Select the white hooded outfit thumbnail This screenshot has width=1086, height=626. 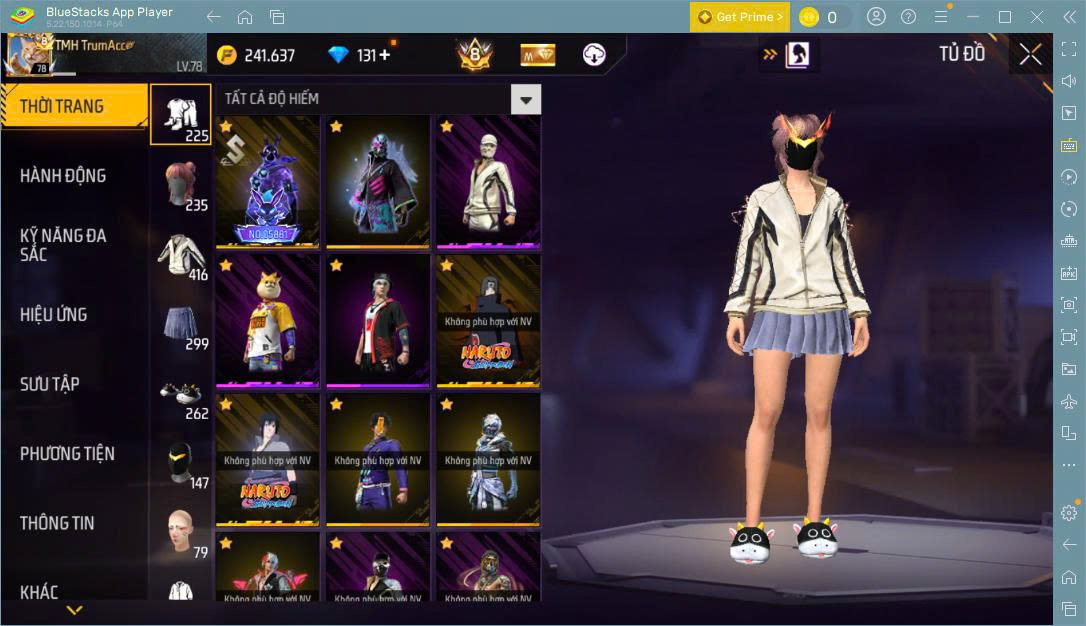click(488, 182)
